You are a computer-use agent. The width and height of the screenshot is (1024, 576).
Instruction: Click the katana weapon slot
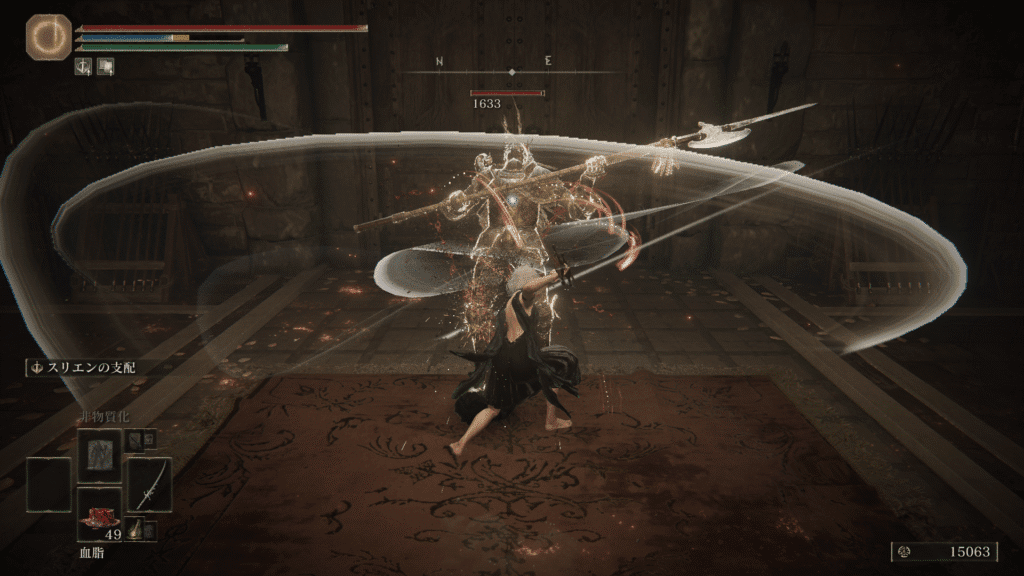point(149,485)
